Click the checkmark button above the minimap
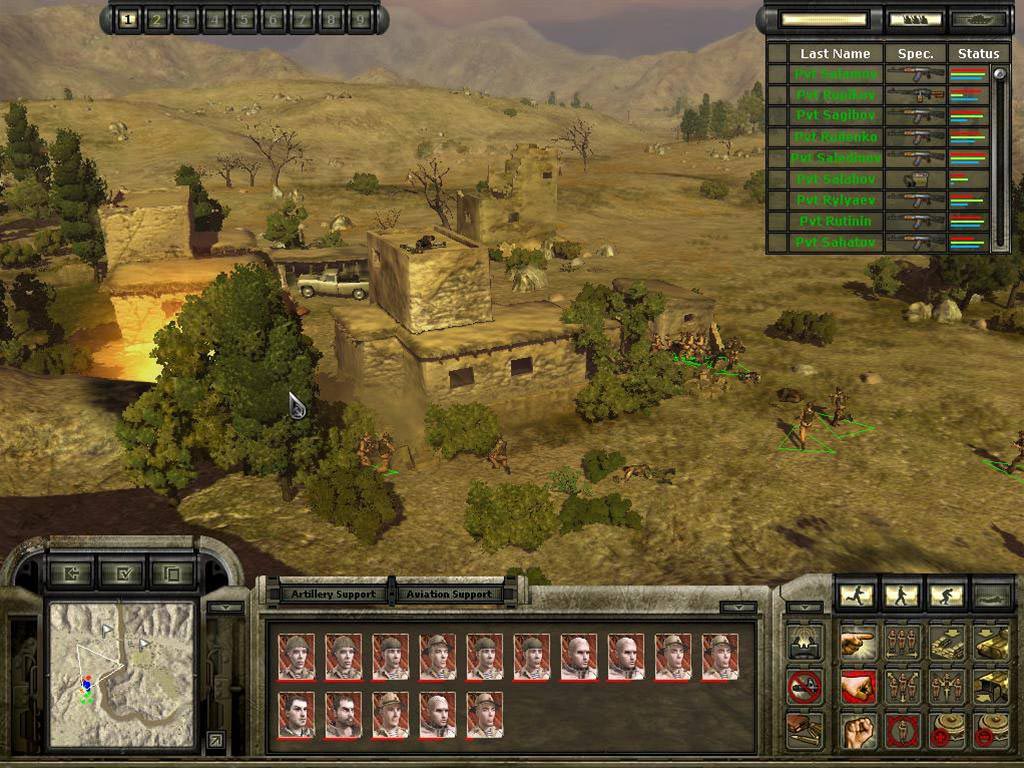1024x768 pixels. pyautogui.click(x=123, y=574)
